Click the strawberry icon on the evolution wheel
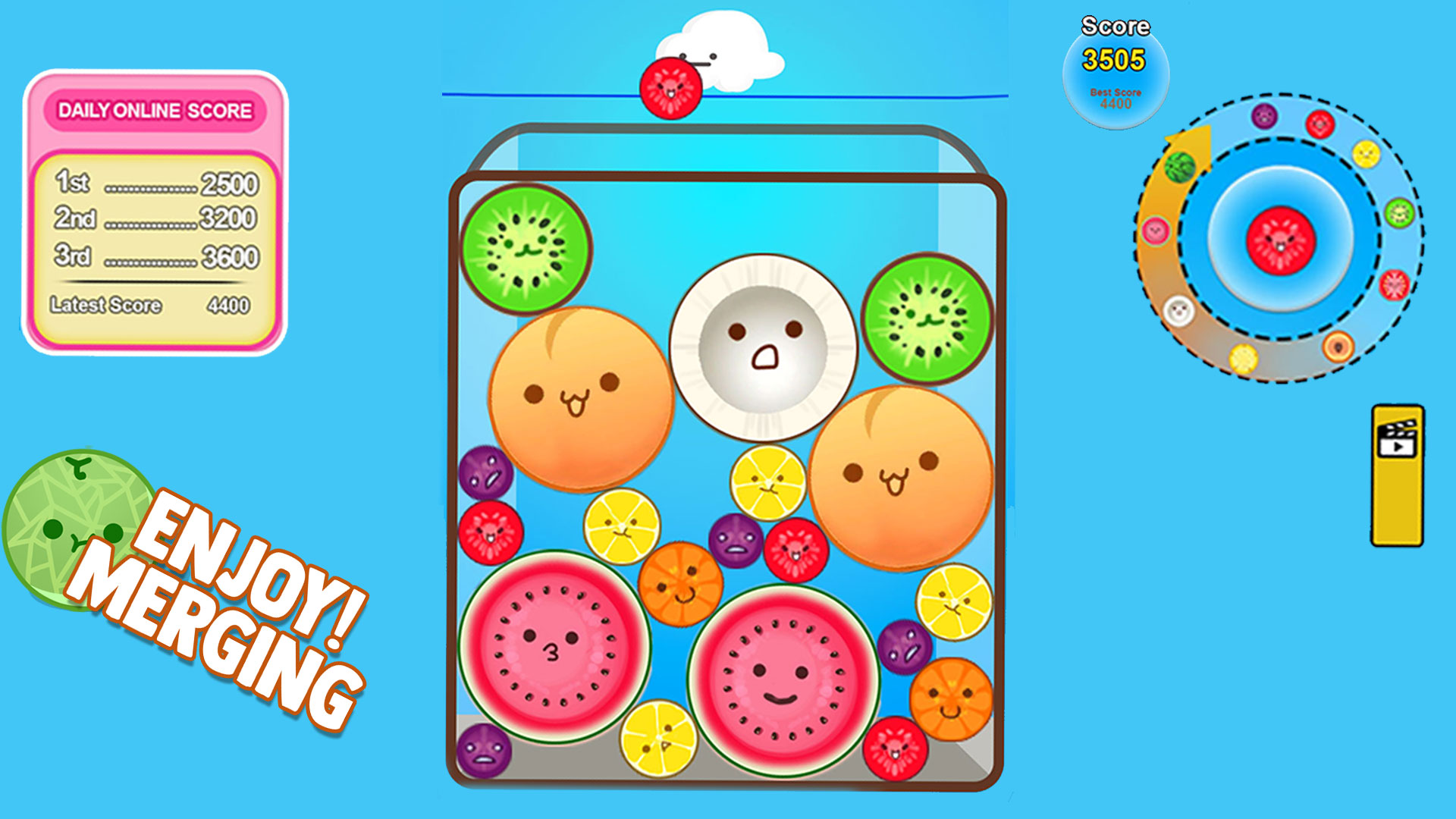Viewport: 1456px width, 819px height. [x=1394, y=283]
